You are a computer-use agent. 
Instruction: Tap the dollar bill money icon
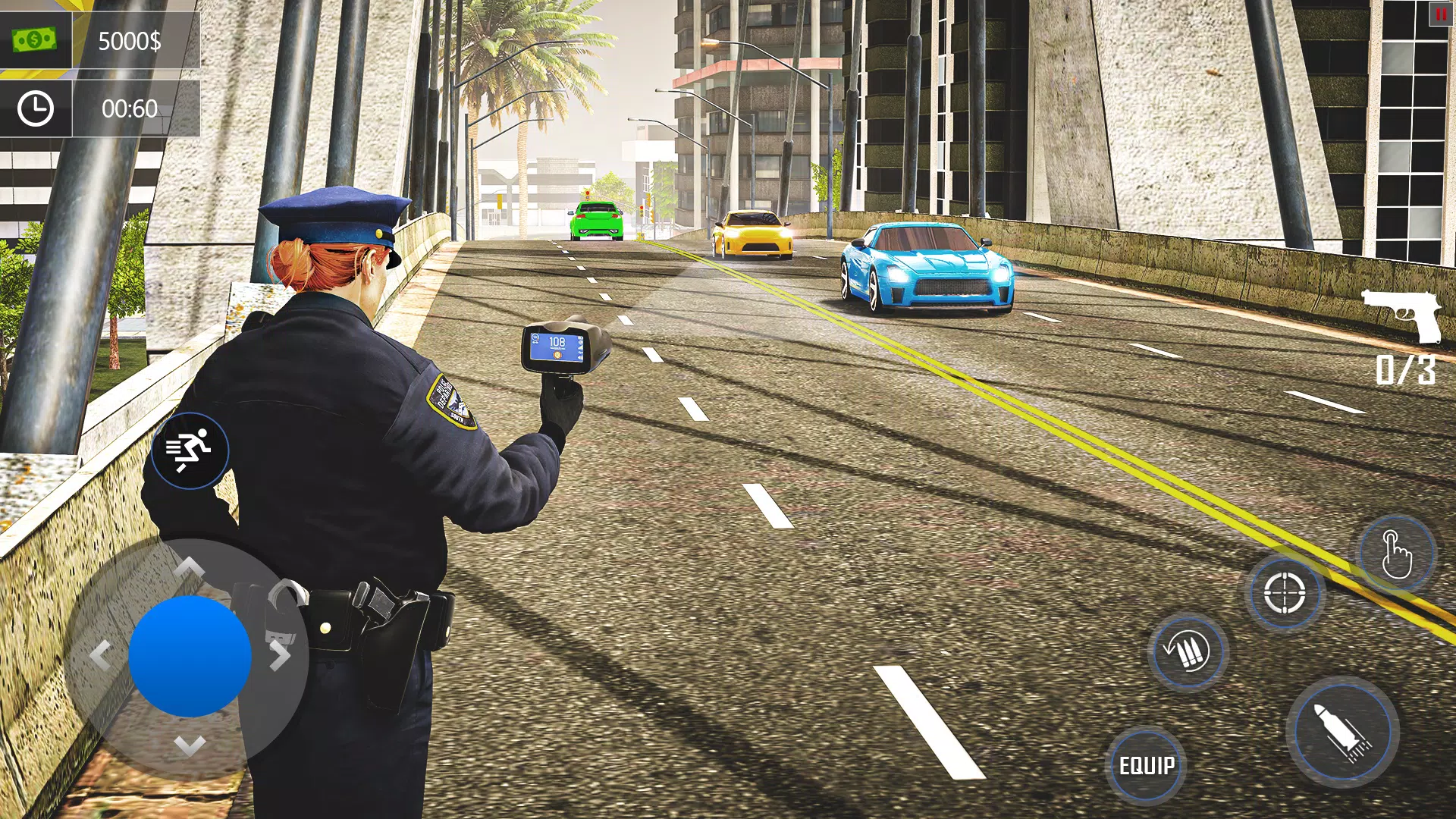click(34, 39)
